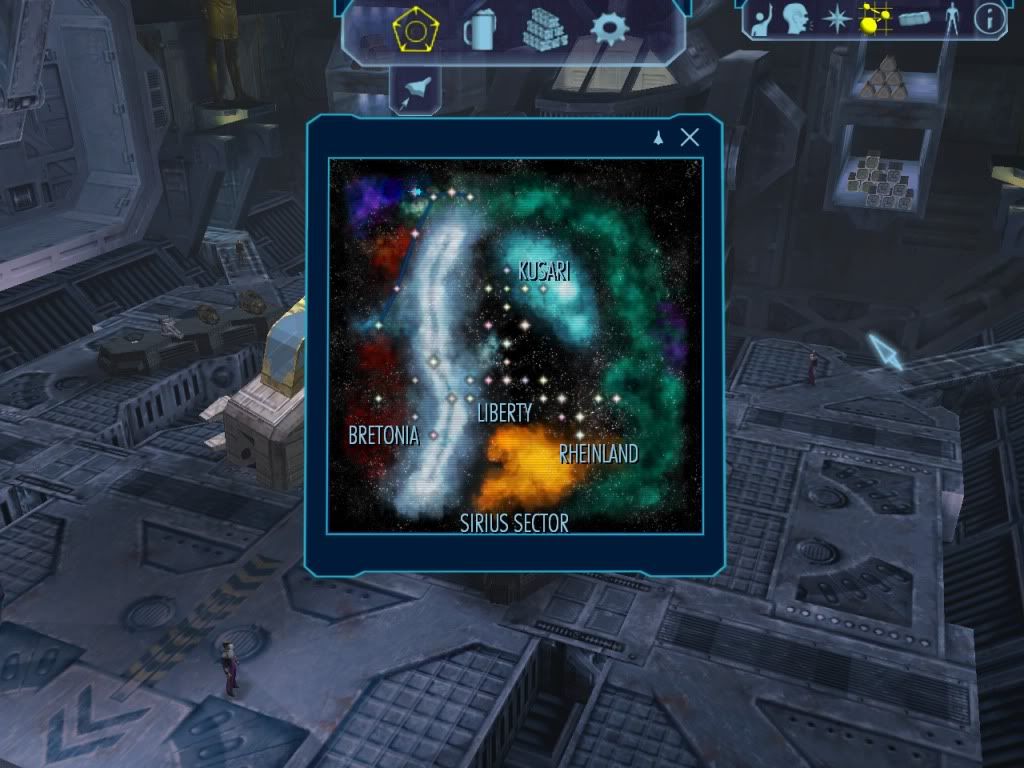Open the commodity trader stacked crates icon

click(x=545, y=31)
